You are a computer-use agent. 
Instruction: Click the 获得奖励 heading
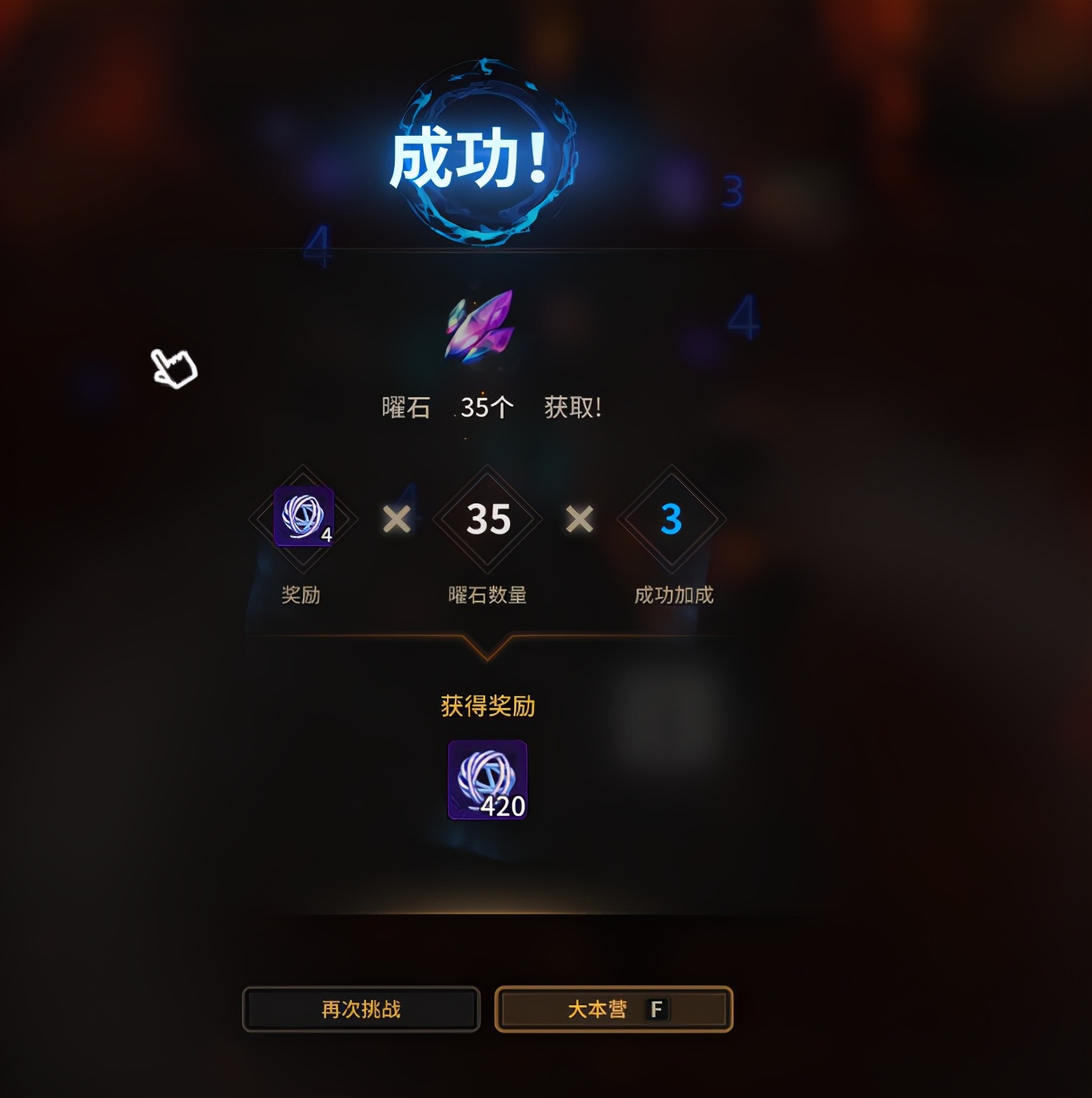tap(487, 706)
